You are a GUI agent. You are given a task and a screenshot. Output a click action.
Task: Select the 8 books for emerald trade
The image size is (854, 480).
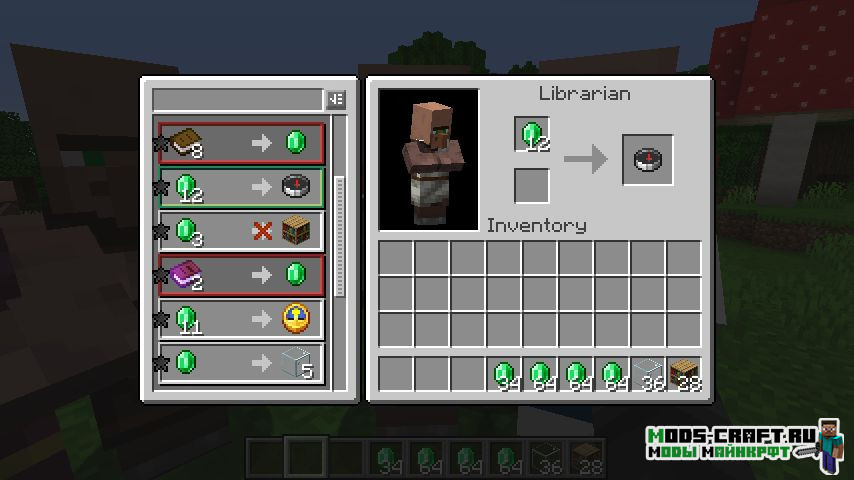click(x=240, y=144)
